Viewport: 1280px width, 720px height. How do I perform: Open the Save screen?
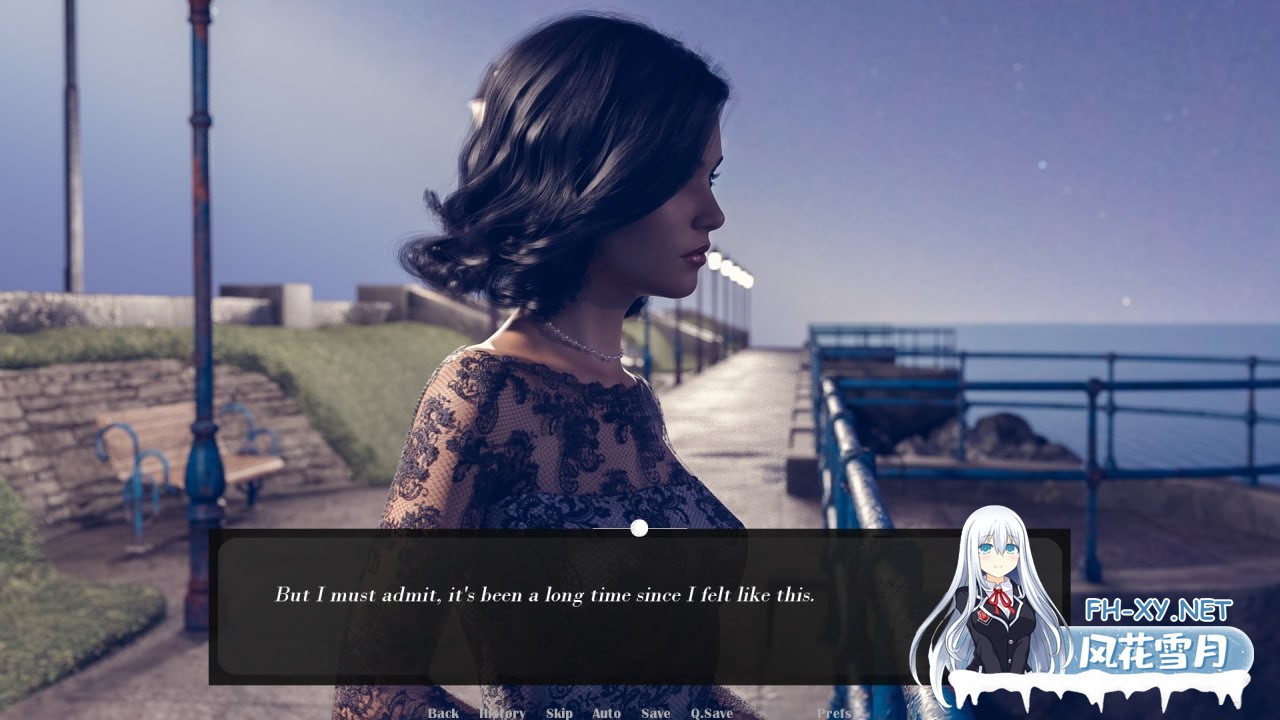click(x=655, y=713)
